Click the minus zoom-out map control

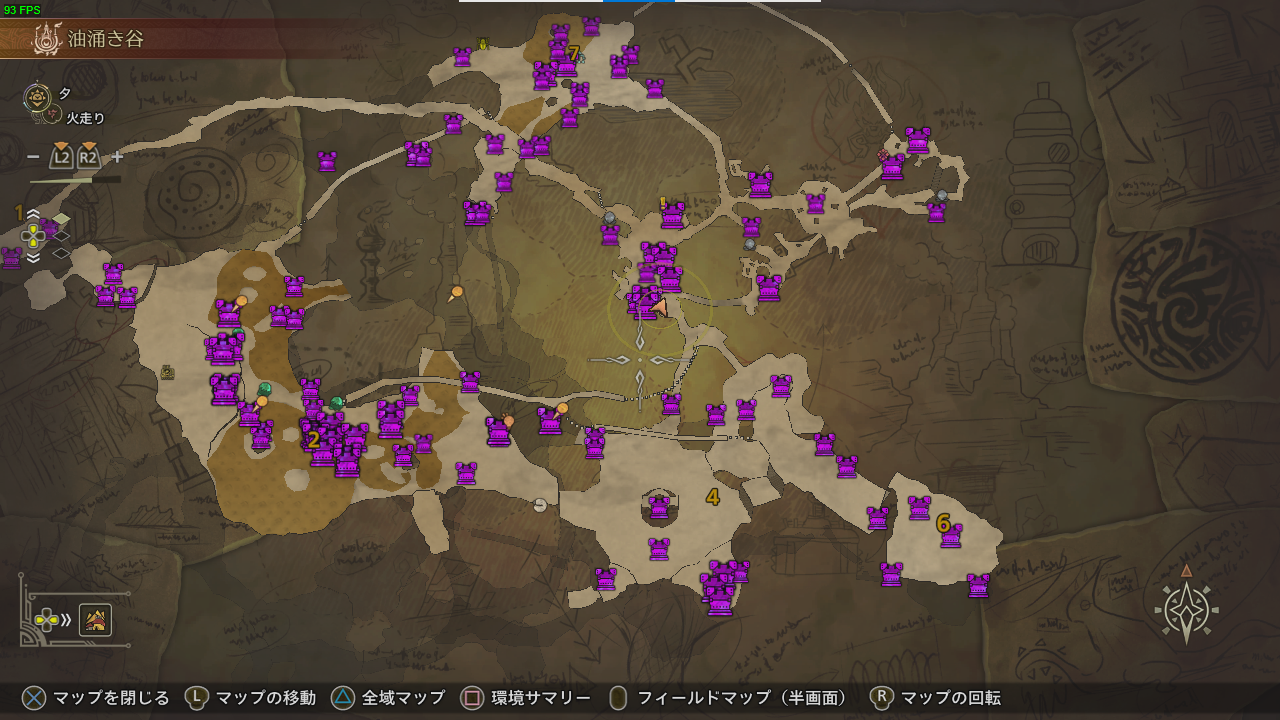pyautogui.click(x=33, y=157)
